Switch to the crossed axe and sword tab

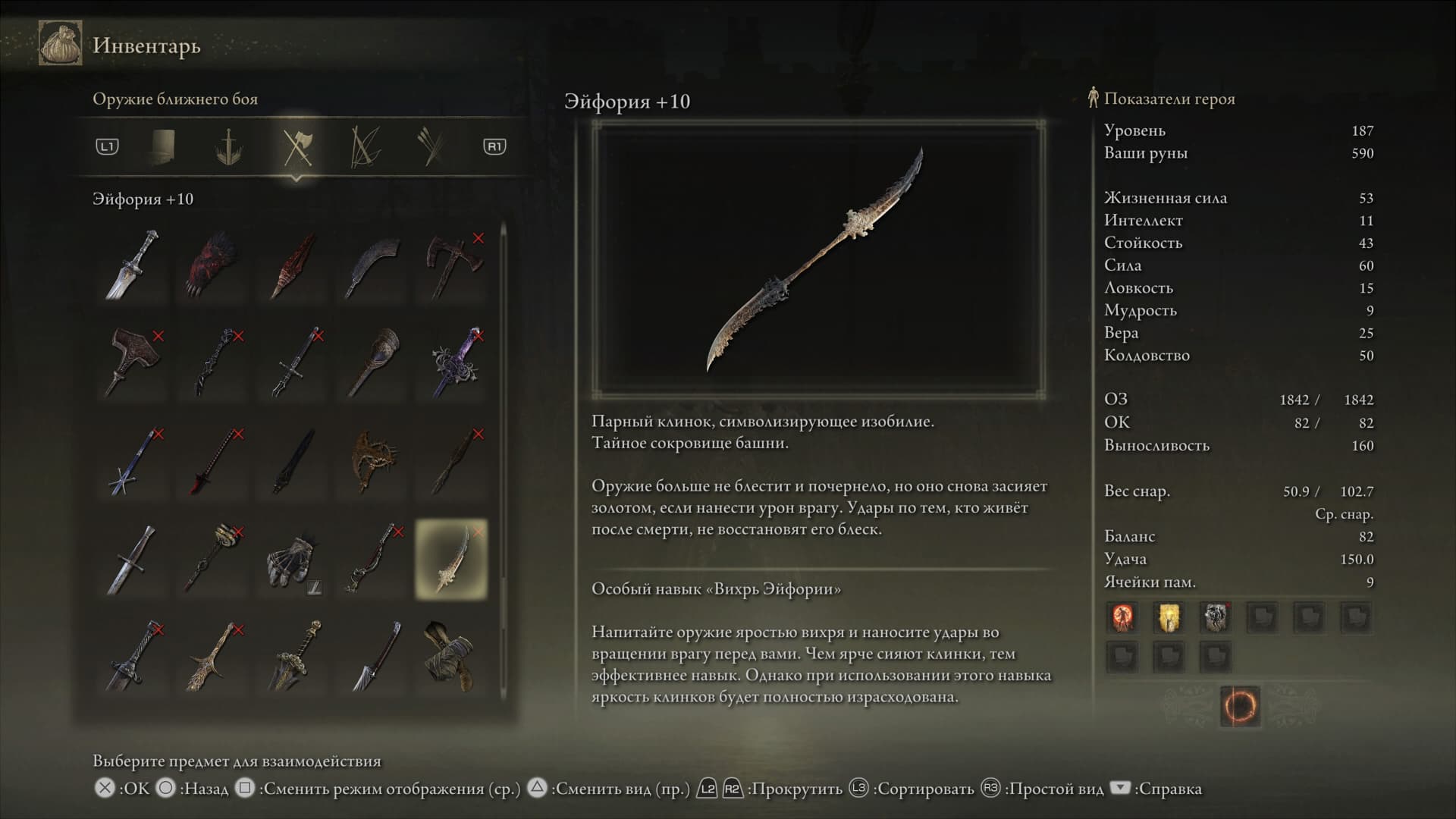click(x=297, y=146)
